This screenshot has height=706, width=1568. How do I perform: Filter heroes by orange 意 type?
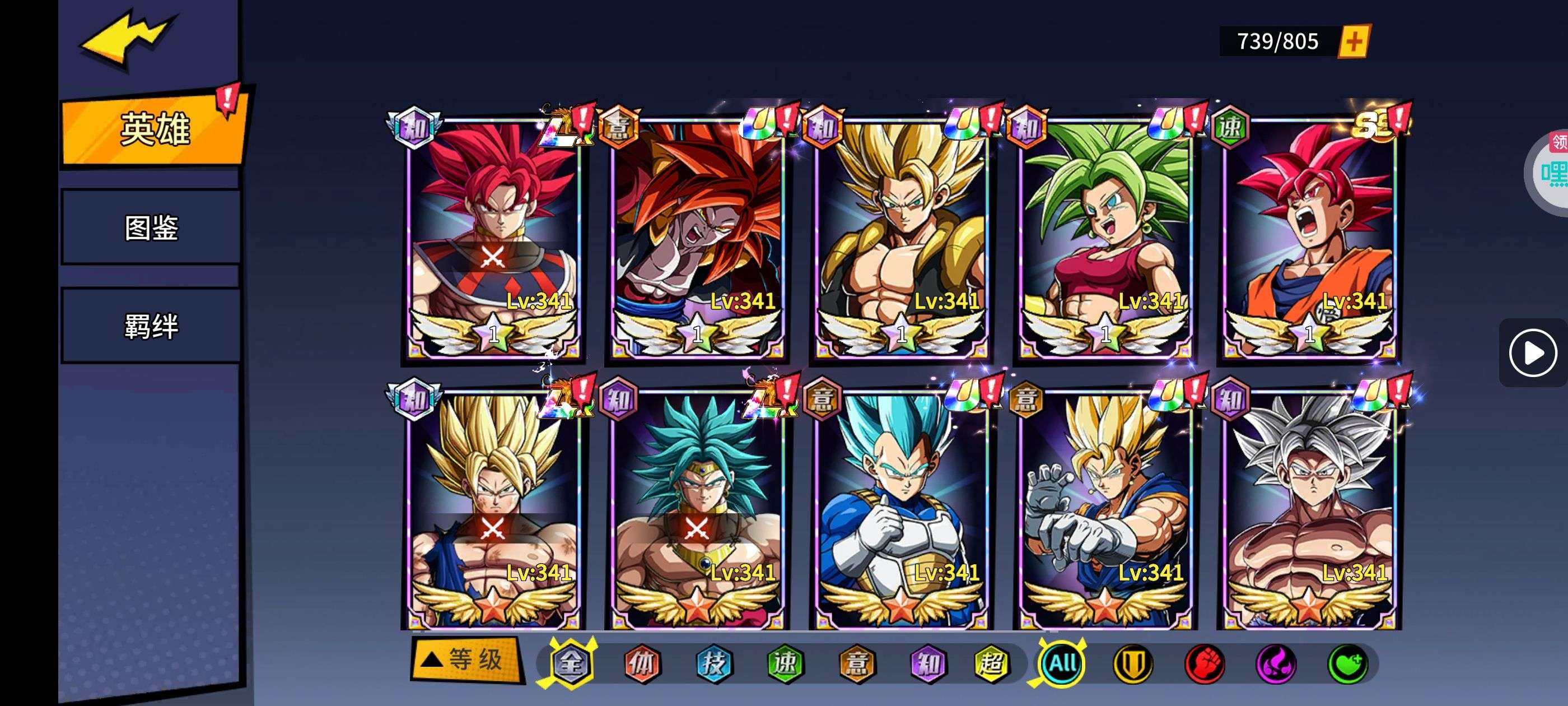pyautogui.click(x=857, y=663)
